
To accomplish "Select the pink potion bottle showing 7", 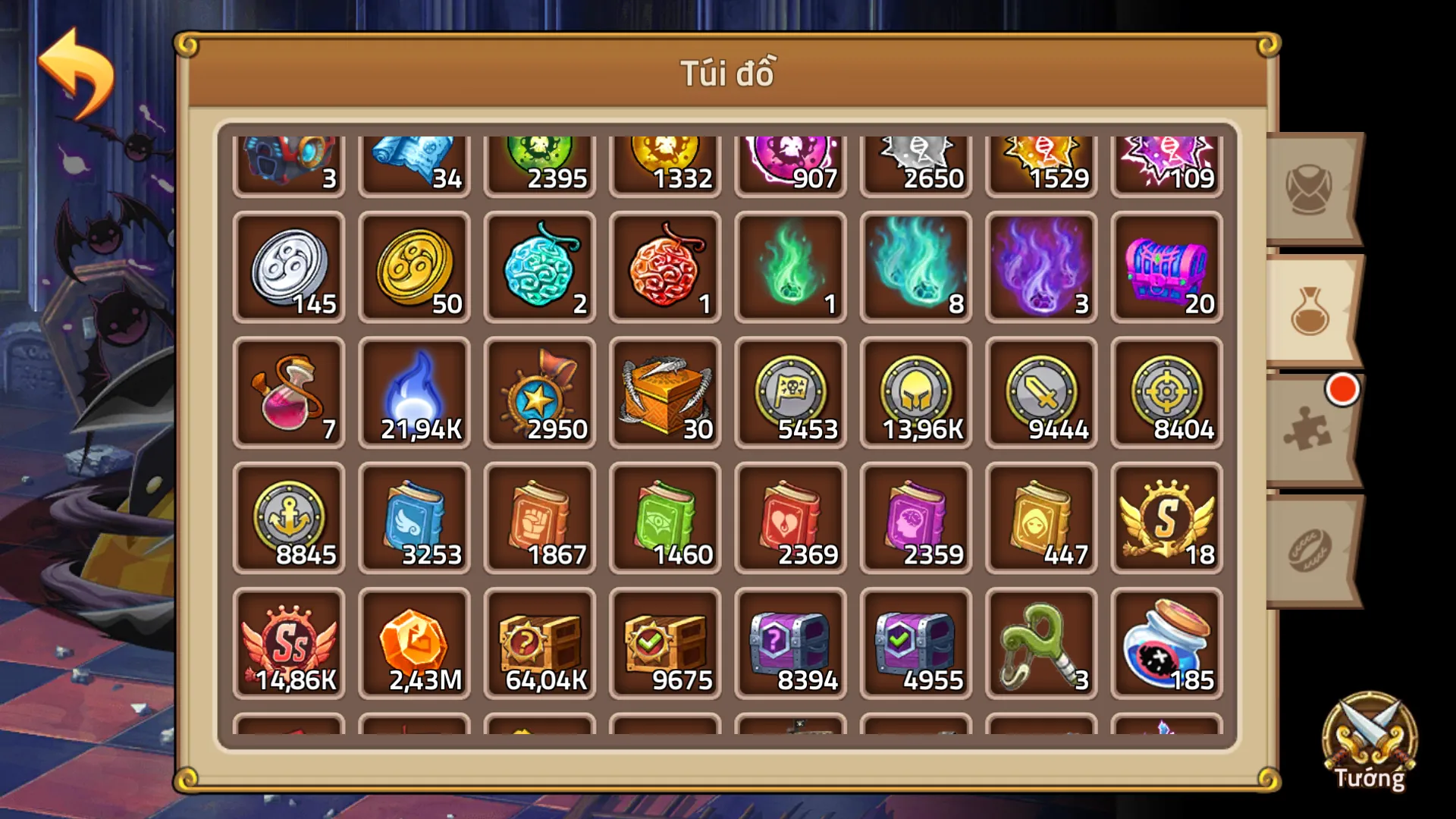I will [289, 393].
